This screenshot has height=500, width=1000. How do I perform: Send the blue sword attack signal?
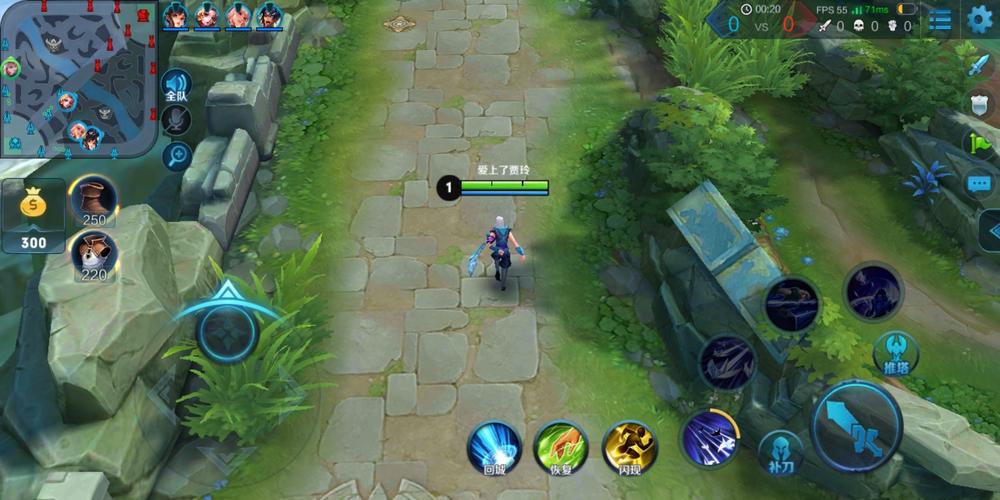pos(977,66)
